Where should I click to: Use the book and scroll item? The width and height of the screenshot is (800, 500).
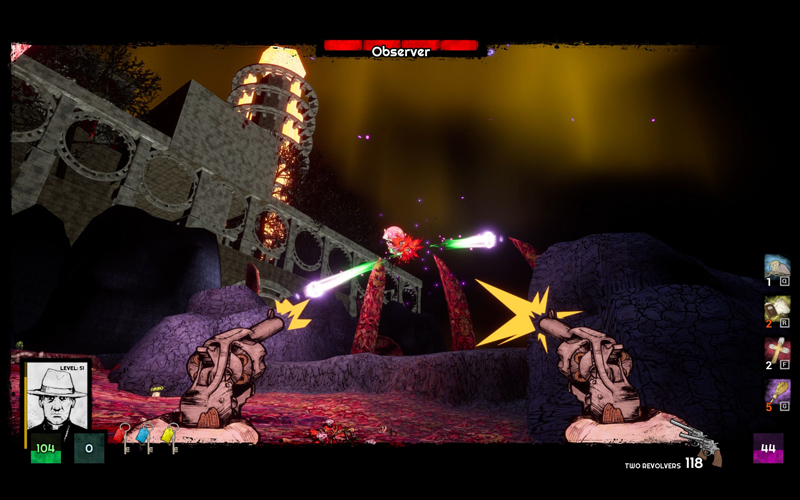777,308
